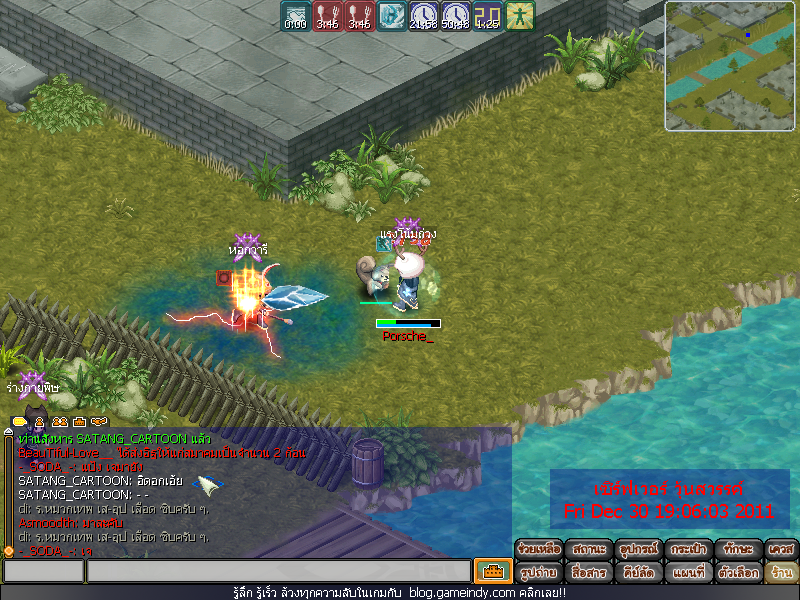
Task: Click the wide chat message input field
Action: pyautogui.click(x=278, y=571)
